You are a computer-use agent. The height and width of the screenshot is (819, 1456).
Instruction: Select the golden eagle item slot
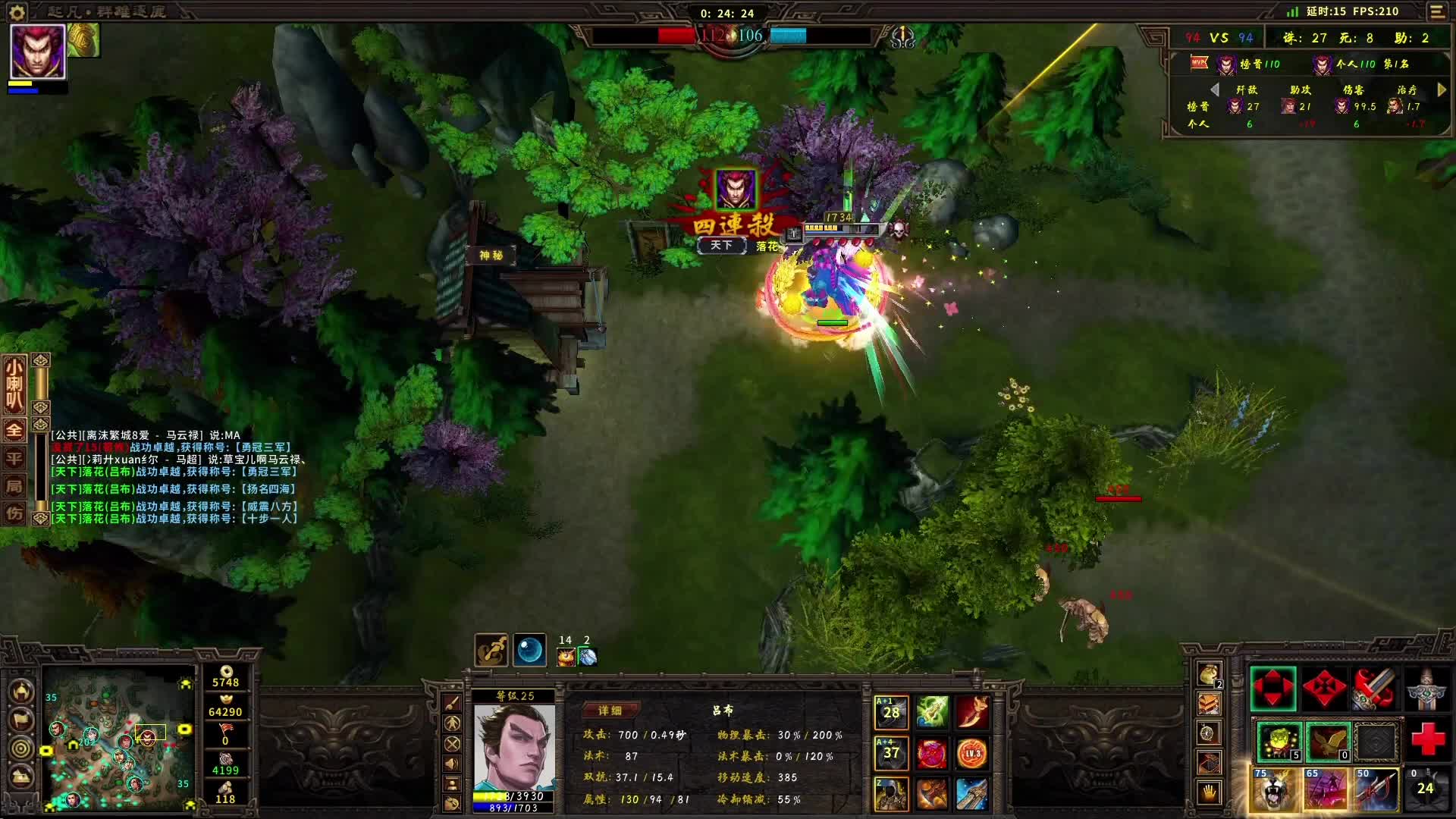point(1327,741)
